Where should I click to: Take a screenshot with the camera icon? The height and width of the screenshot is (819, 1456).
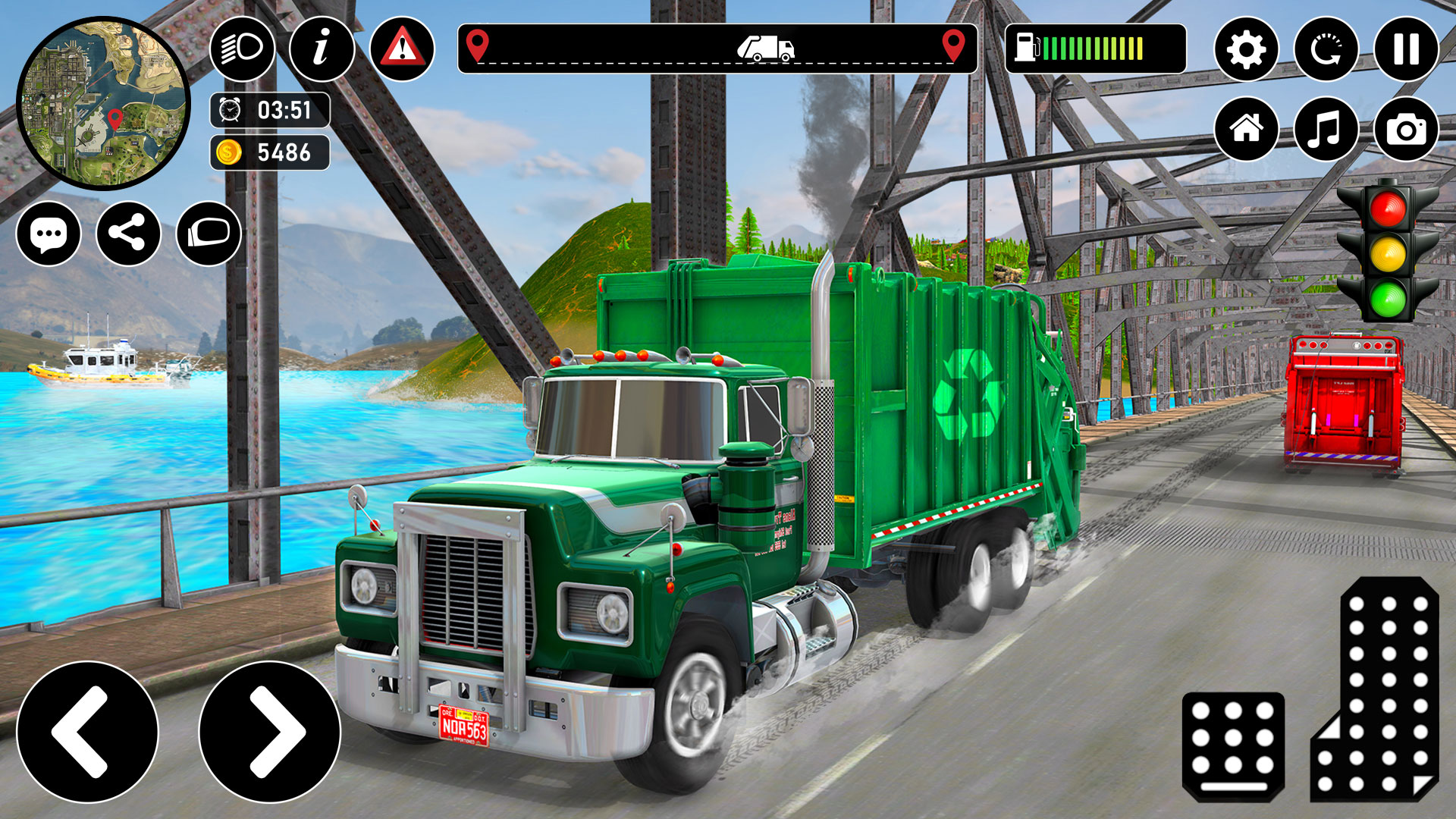click(1405, 129)
